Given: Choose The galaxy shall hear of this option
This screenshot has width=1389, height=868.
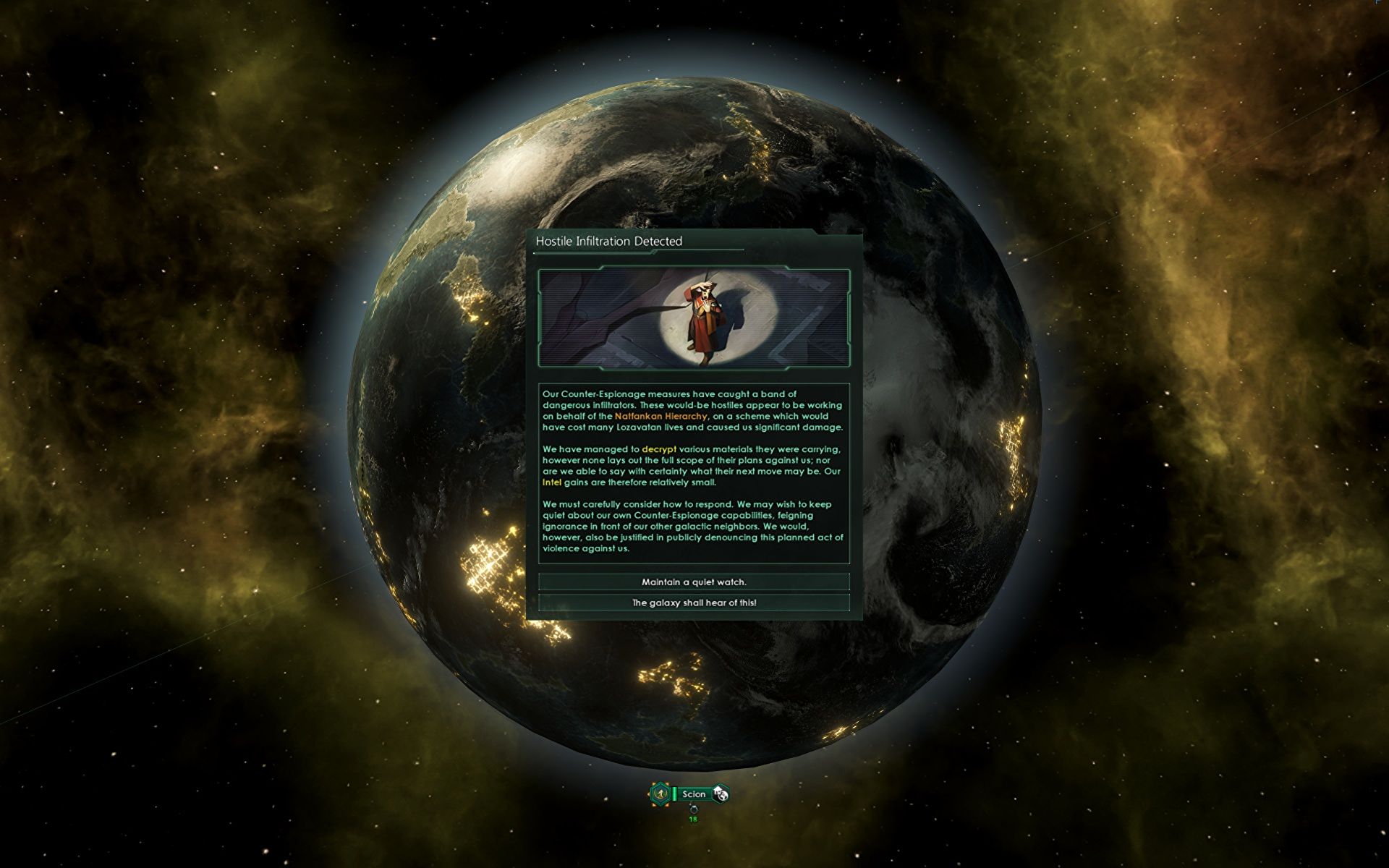Looking at the screenshot, I should coord(693,602).
